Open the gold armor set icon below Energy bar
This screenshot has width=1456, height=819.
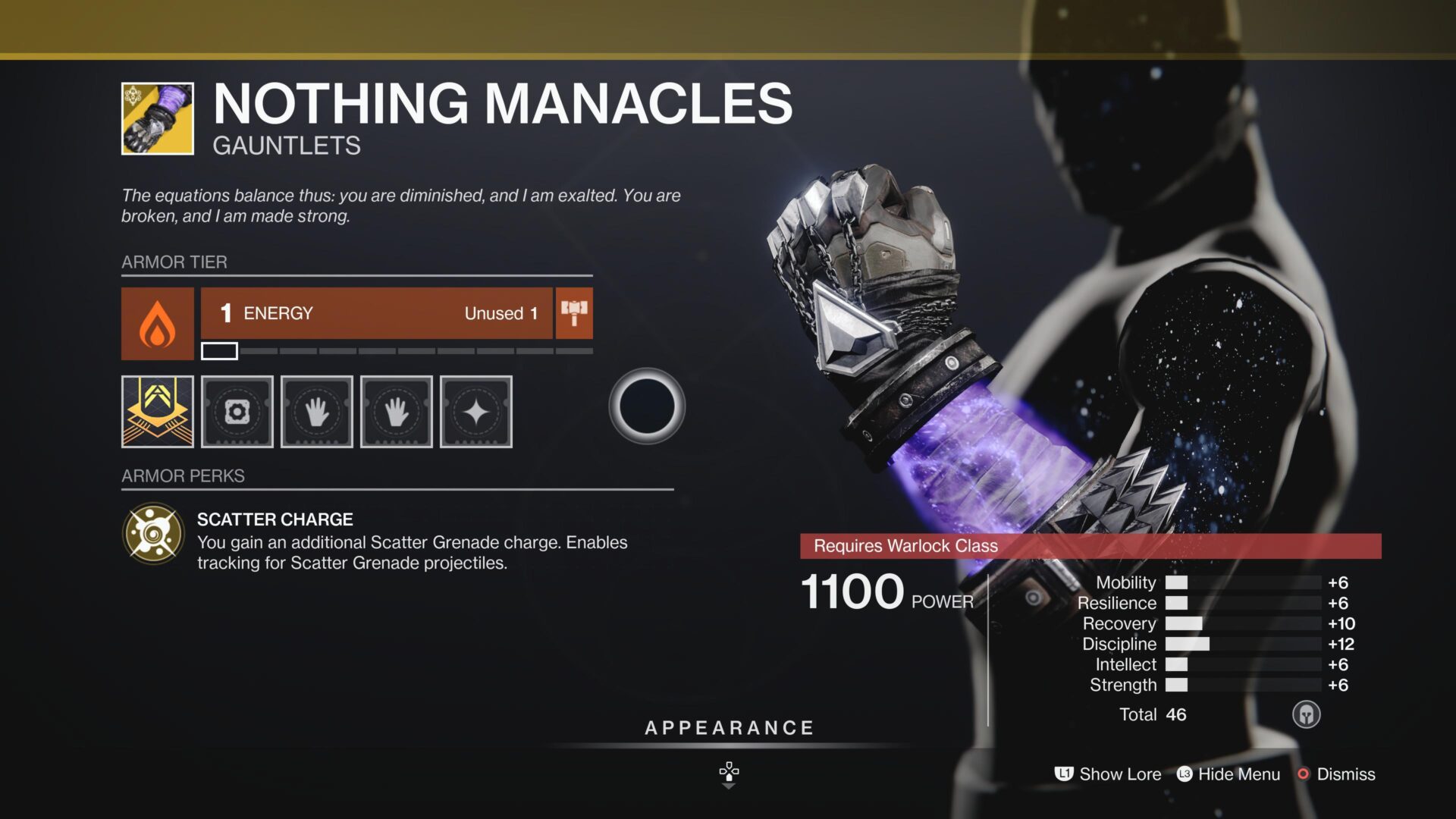pos(157,412)
